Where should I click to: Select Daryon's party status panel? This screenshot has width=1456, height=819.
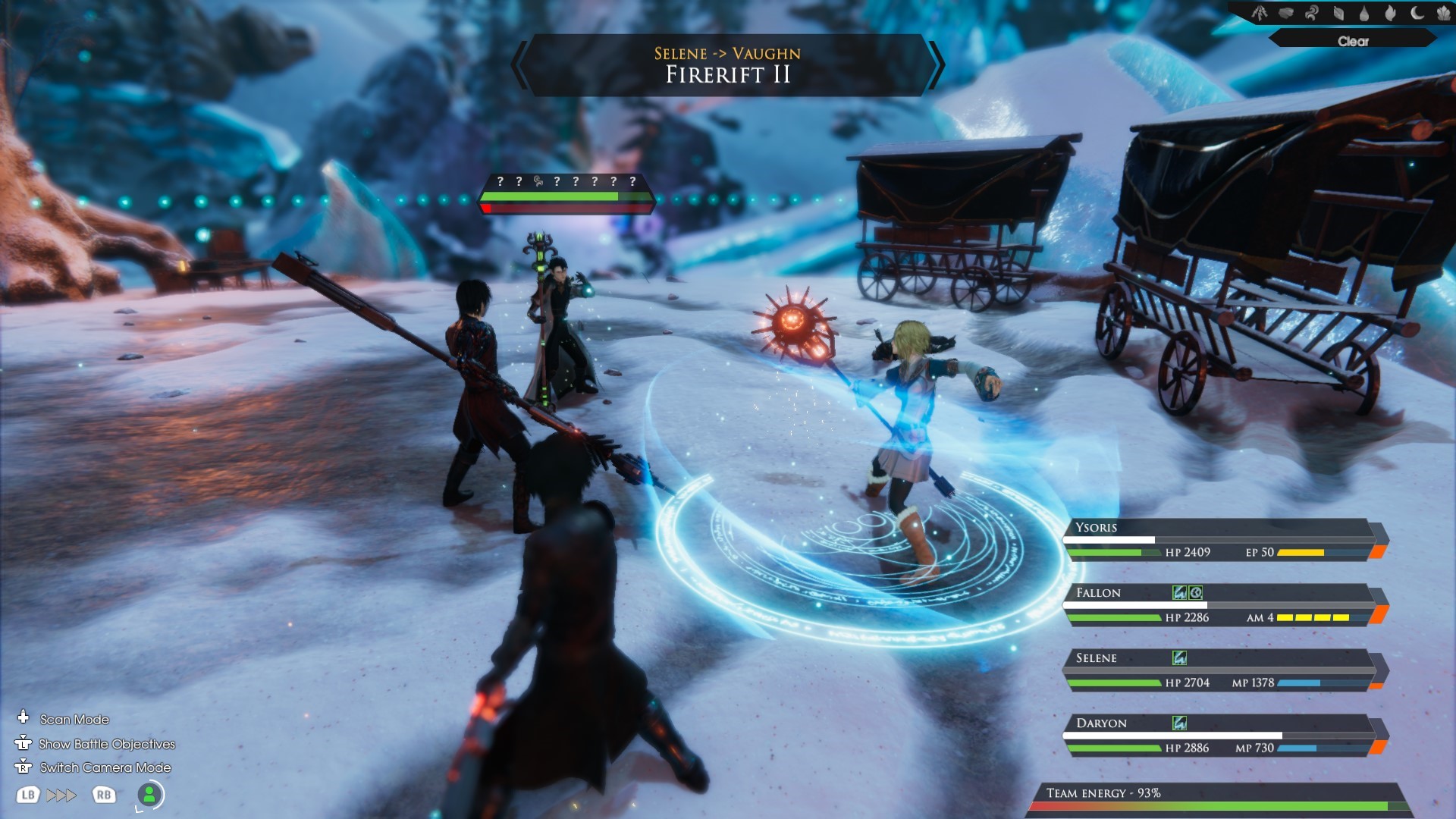(1221, 735)
